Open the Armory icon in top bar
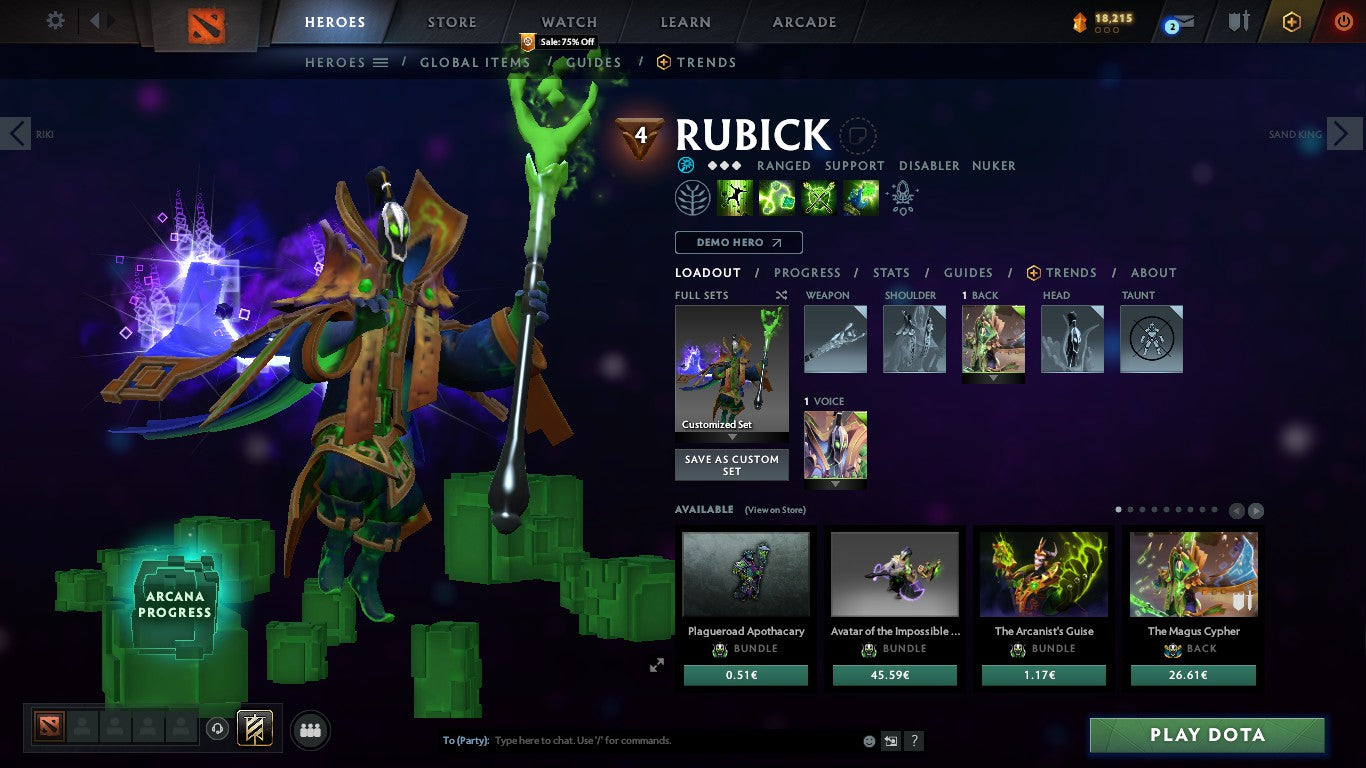The height and width of the screenshot is (768, 1366). coord(1240,22)
